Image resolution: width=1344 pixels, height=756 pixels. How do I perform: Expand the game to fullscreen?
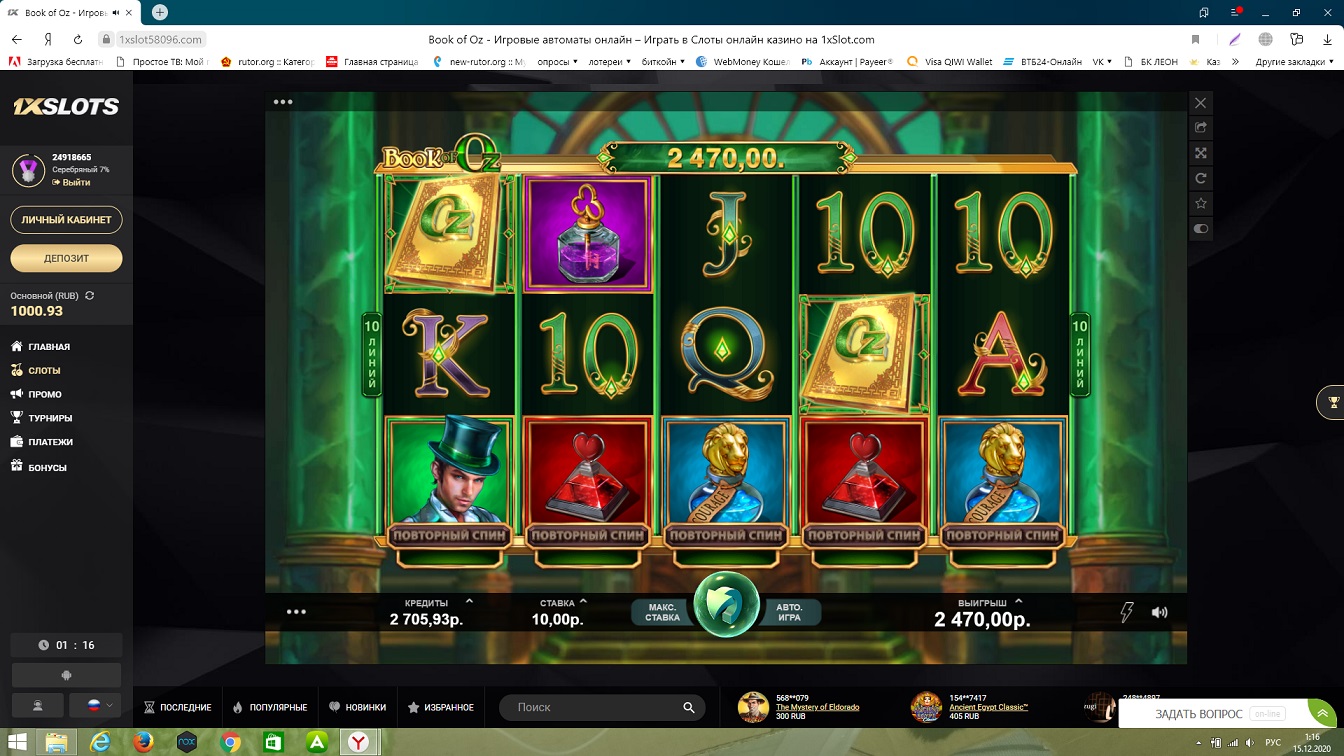(x=1201, y=153)
